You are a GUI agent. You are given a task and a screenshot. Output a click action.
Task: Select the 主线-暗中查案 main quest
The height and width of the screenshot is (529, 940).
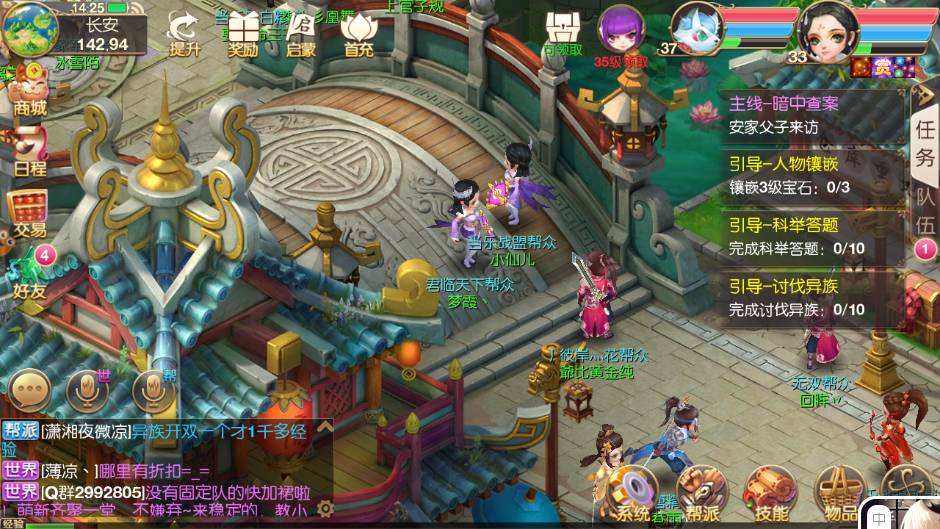pyautogui.click(x=812, y=114)
